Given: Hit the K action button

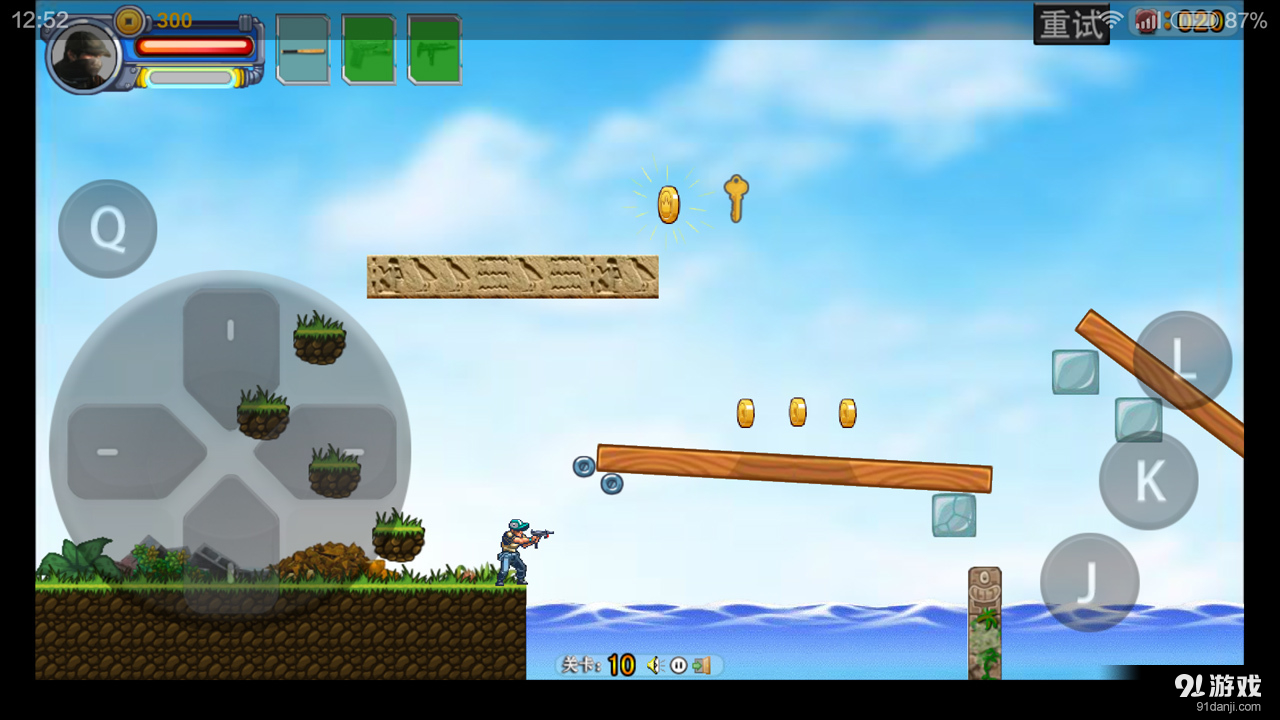Looking at the screenshot, I should (x=1148, y=481).
